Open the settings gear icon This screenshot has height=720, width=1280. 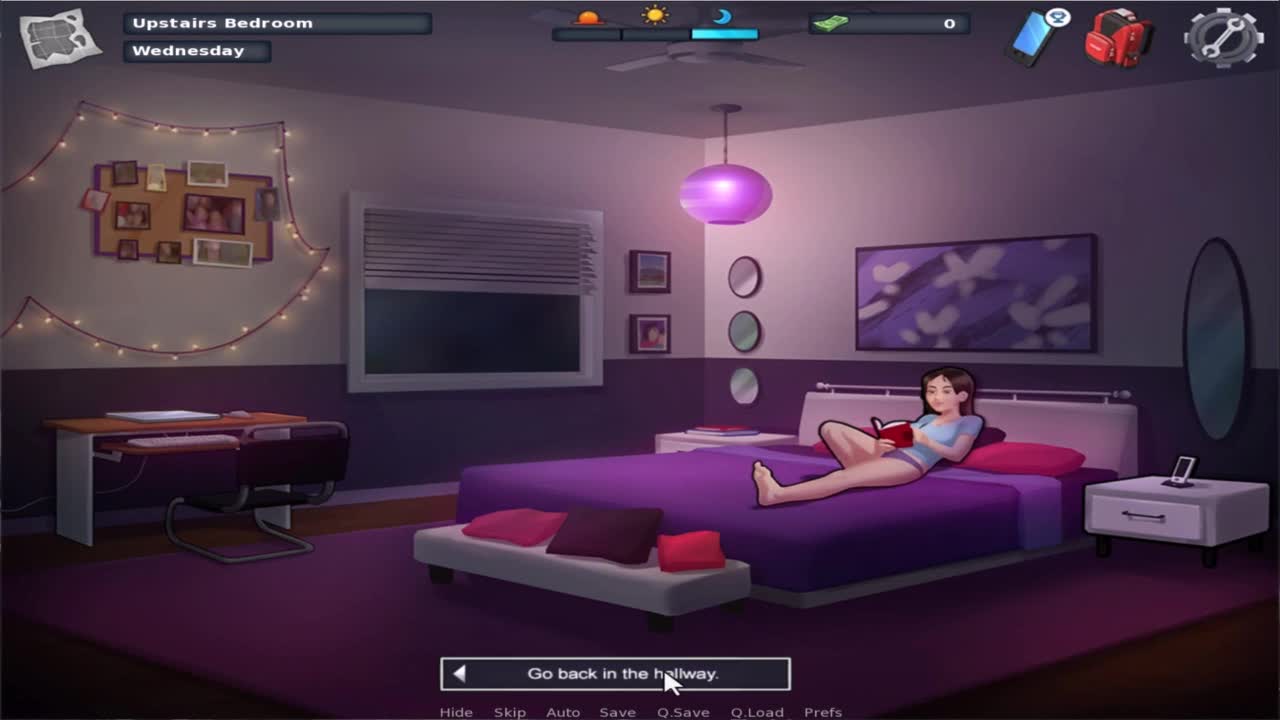coord(1222,38)
